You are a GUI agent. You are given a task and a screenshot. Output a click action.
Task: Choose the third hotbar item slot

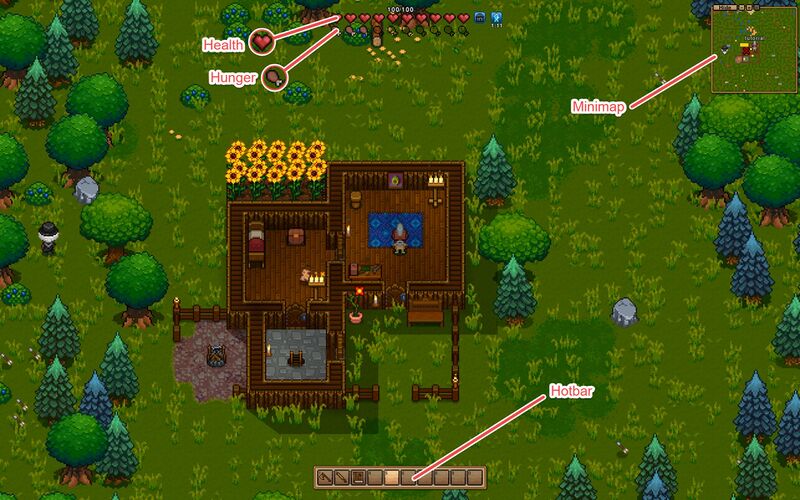[x=358, y=476]
